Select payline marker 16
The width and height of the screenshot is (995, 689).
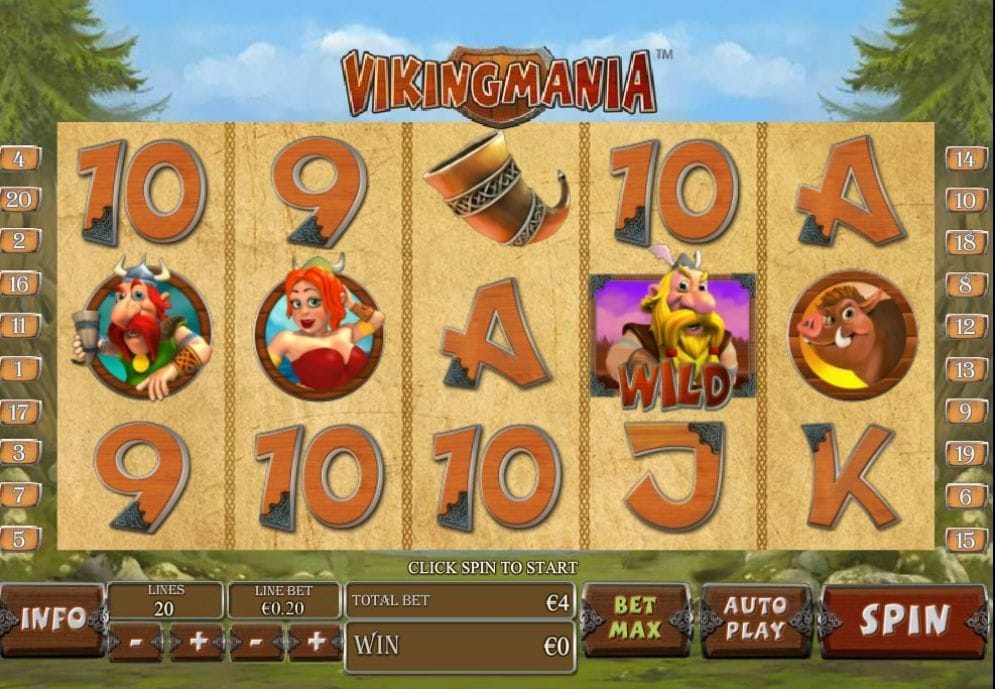click(x=20, y=284)
